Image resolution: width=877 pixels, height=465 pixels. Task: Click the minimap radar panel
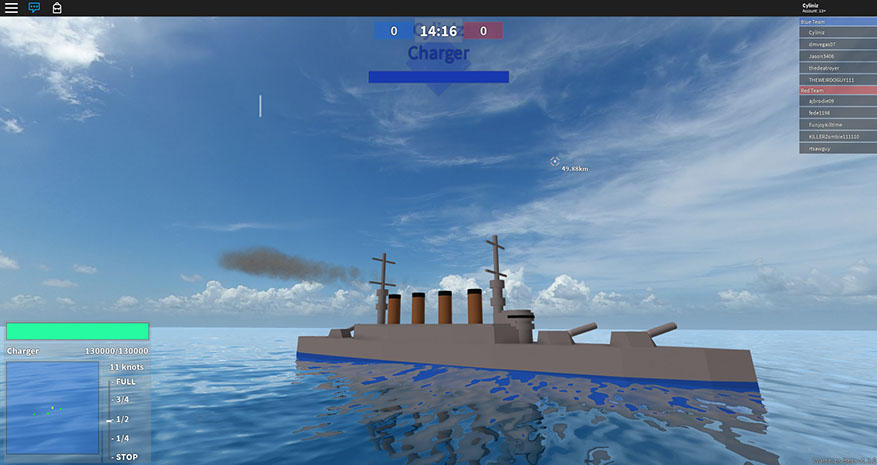tap(52, 408)
